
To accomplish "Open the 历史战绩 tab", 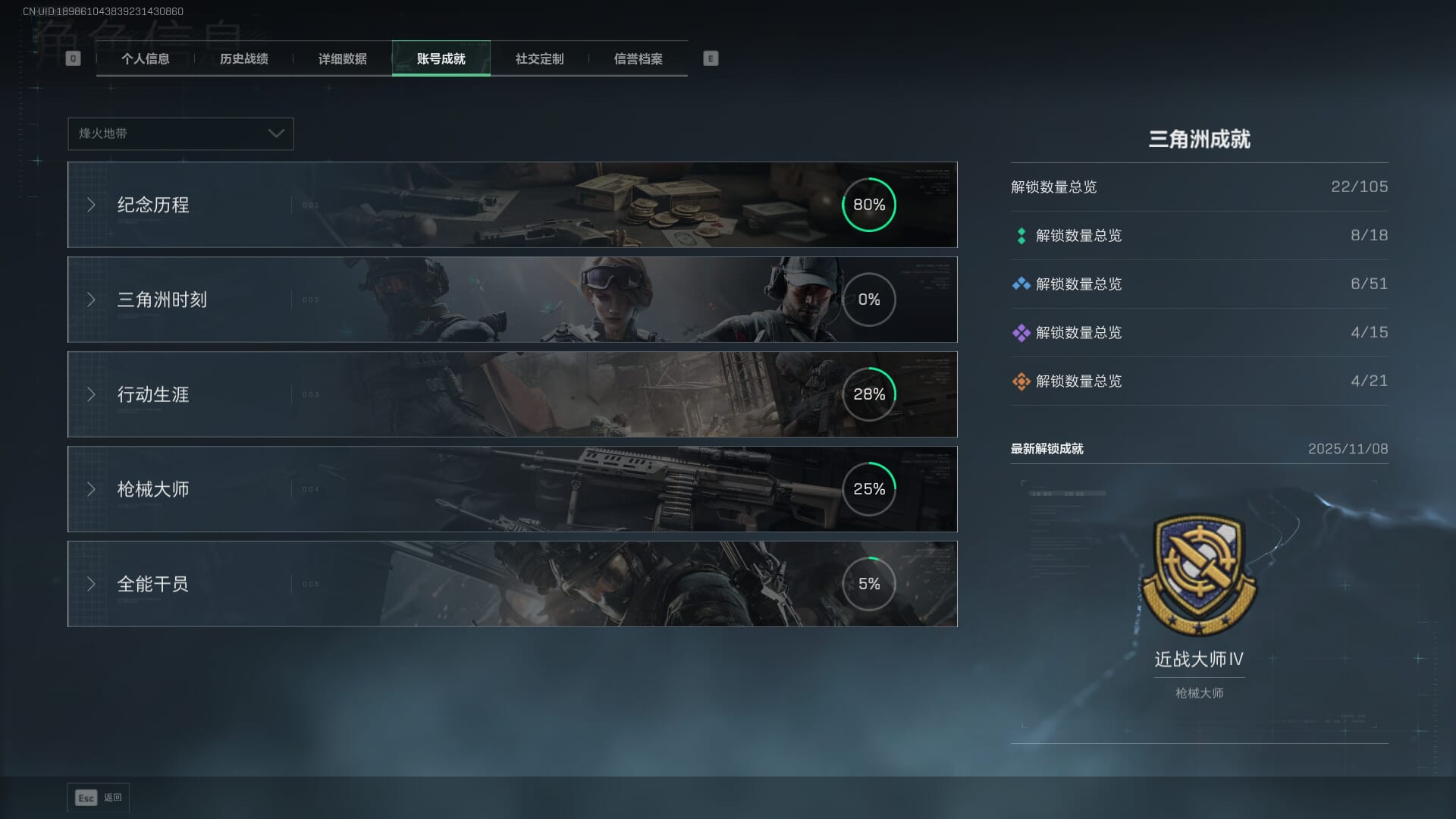I will point(243,59).
